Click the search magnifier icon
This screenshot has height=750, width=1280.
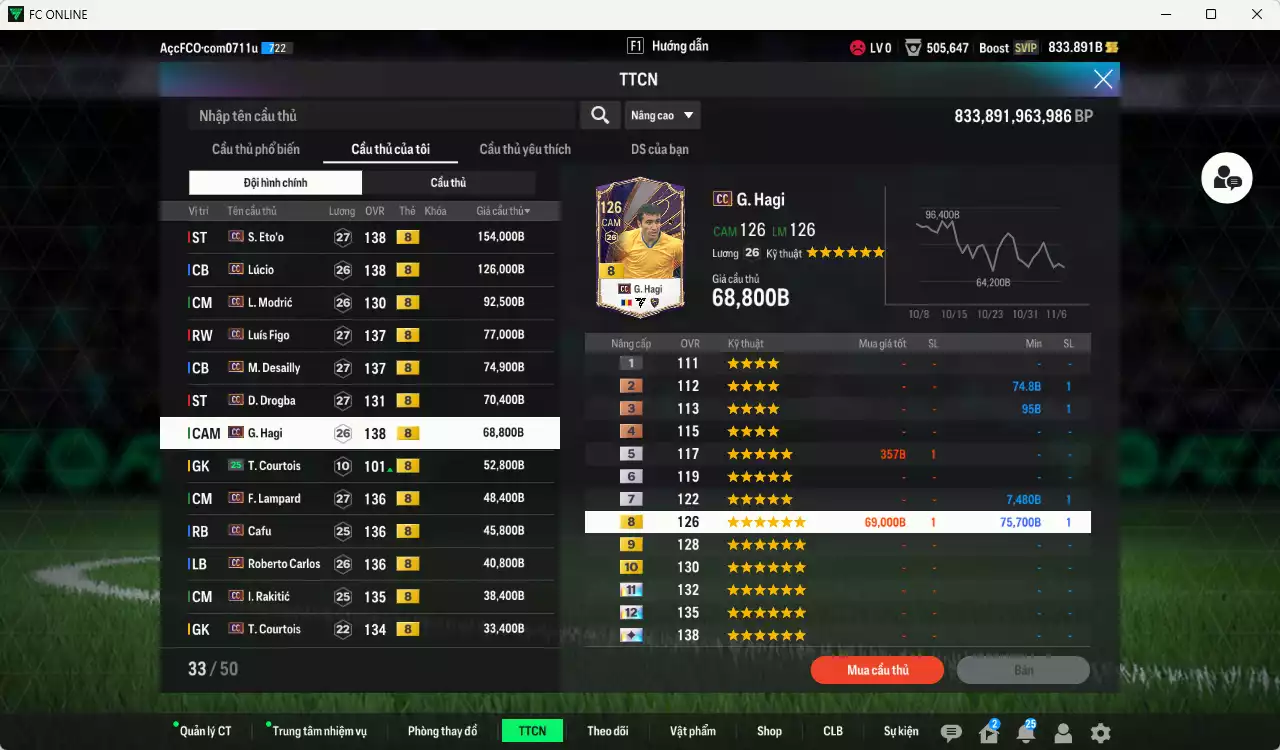[599, 114]
